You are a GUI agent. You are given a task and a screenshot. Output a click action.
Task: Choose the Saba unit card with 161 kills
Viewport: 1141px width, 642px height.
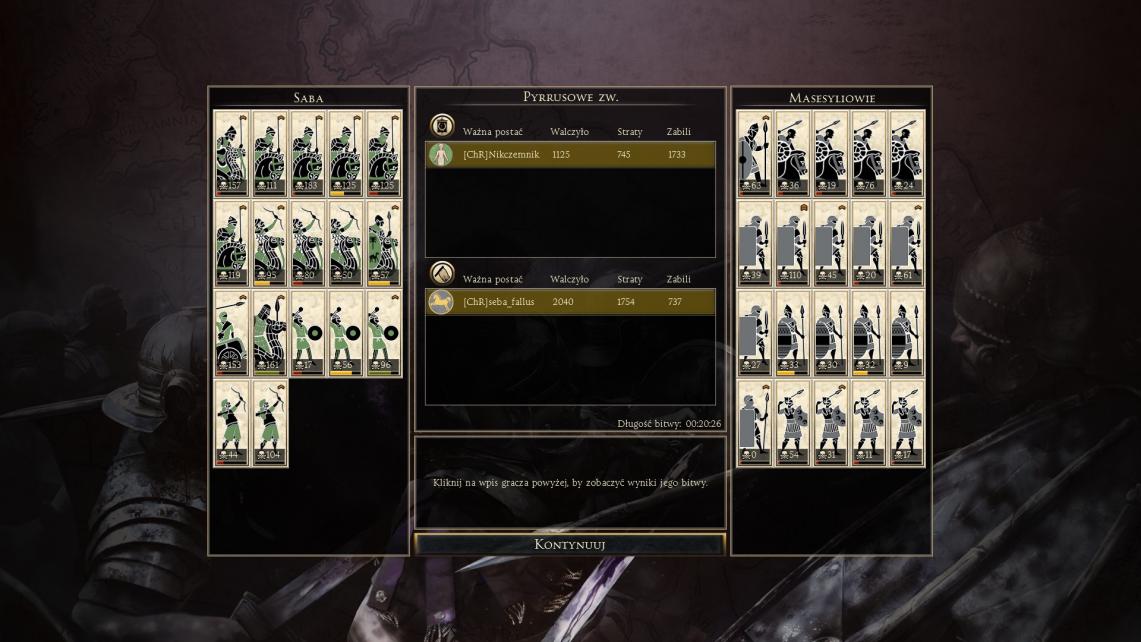[x=270, y=333]
